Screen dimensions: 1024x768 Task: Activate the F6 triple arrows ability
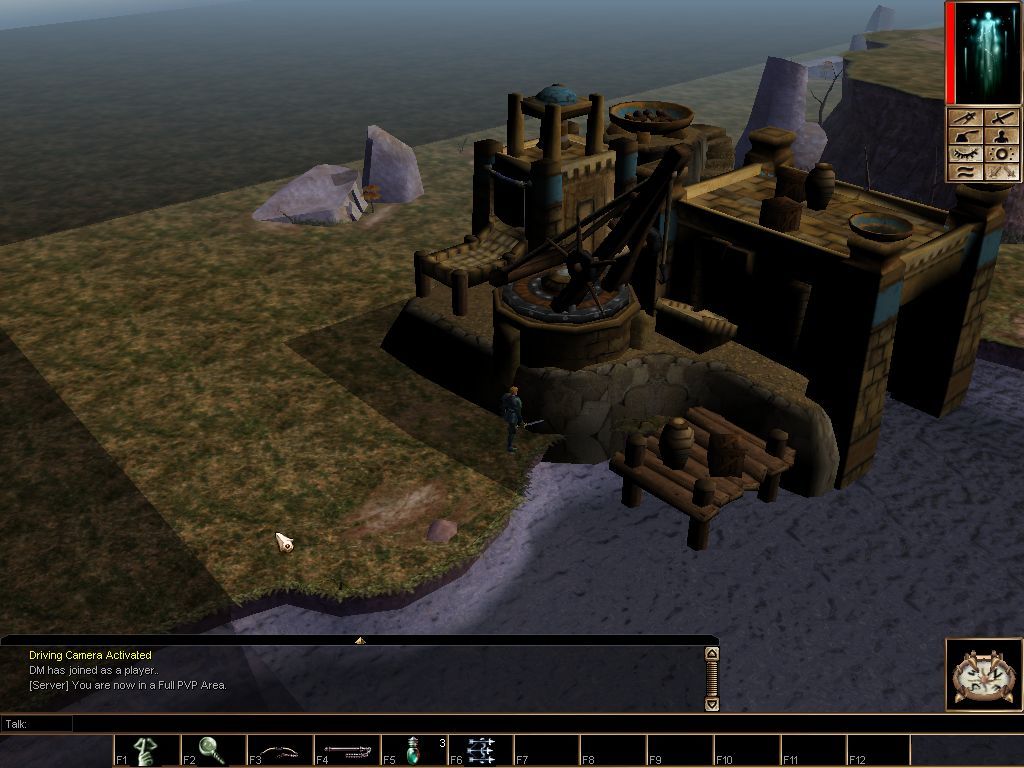[x=480, y=750]
